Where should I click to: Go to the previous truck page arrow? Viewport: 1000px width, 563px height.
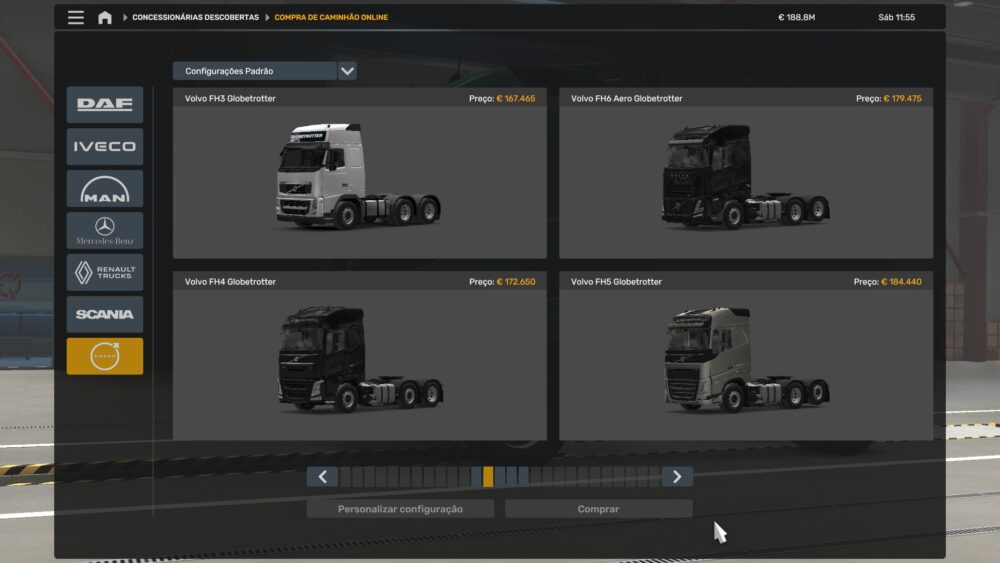tap(322, 477)
